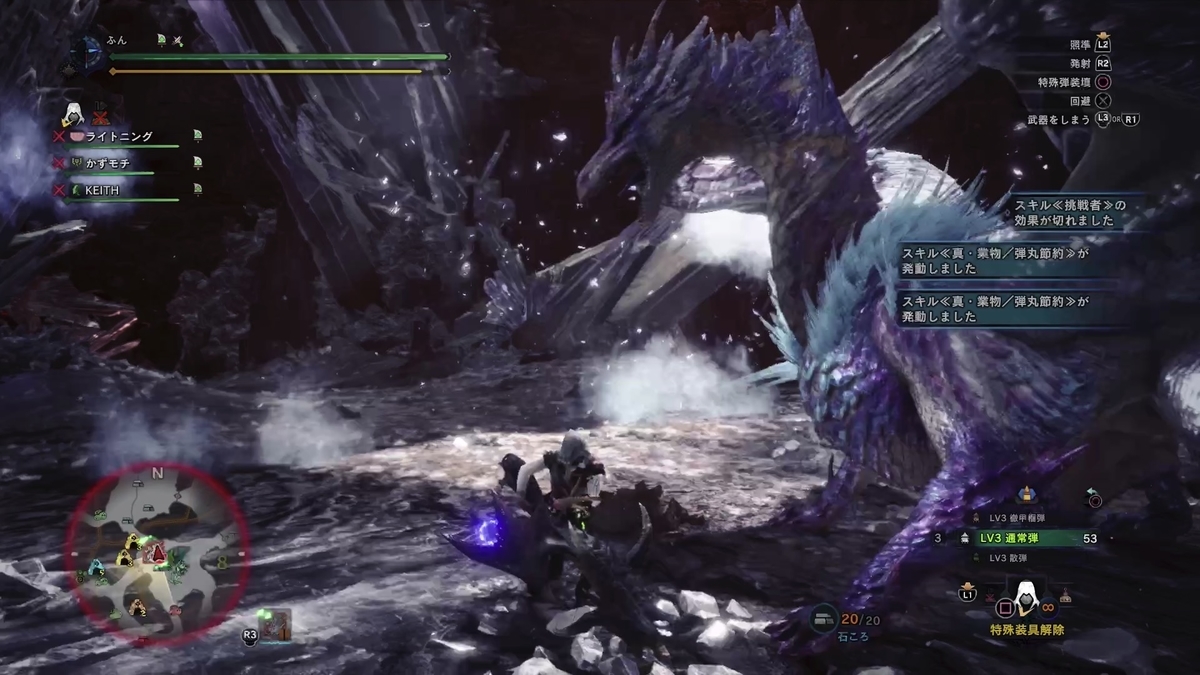Click the hooded mantle icon above party list
The width and height of the screenshot is (1200, 675).
tap(73, 112)
